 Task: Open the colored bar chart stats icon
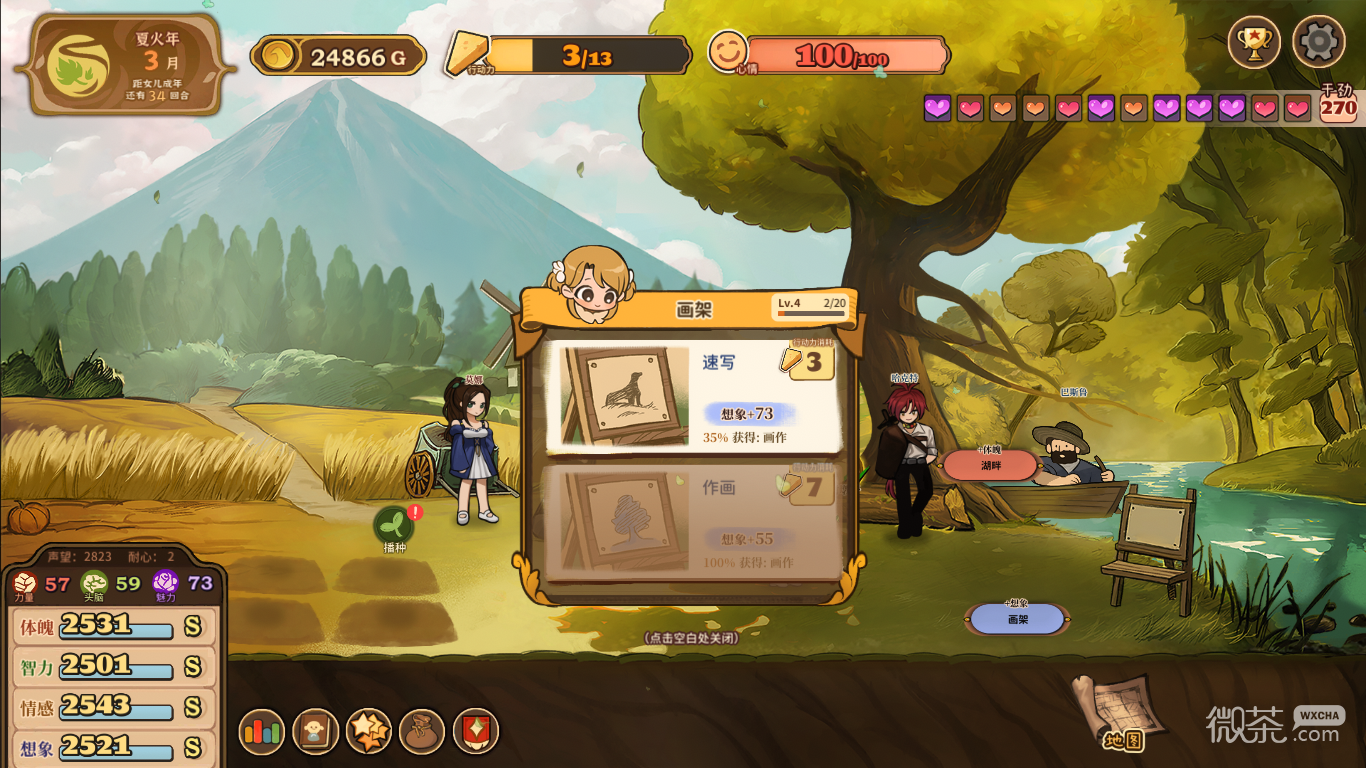262,732
